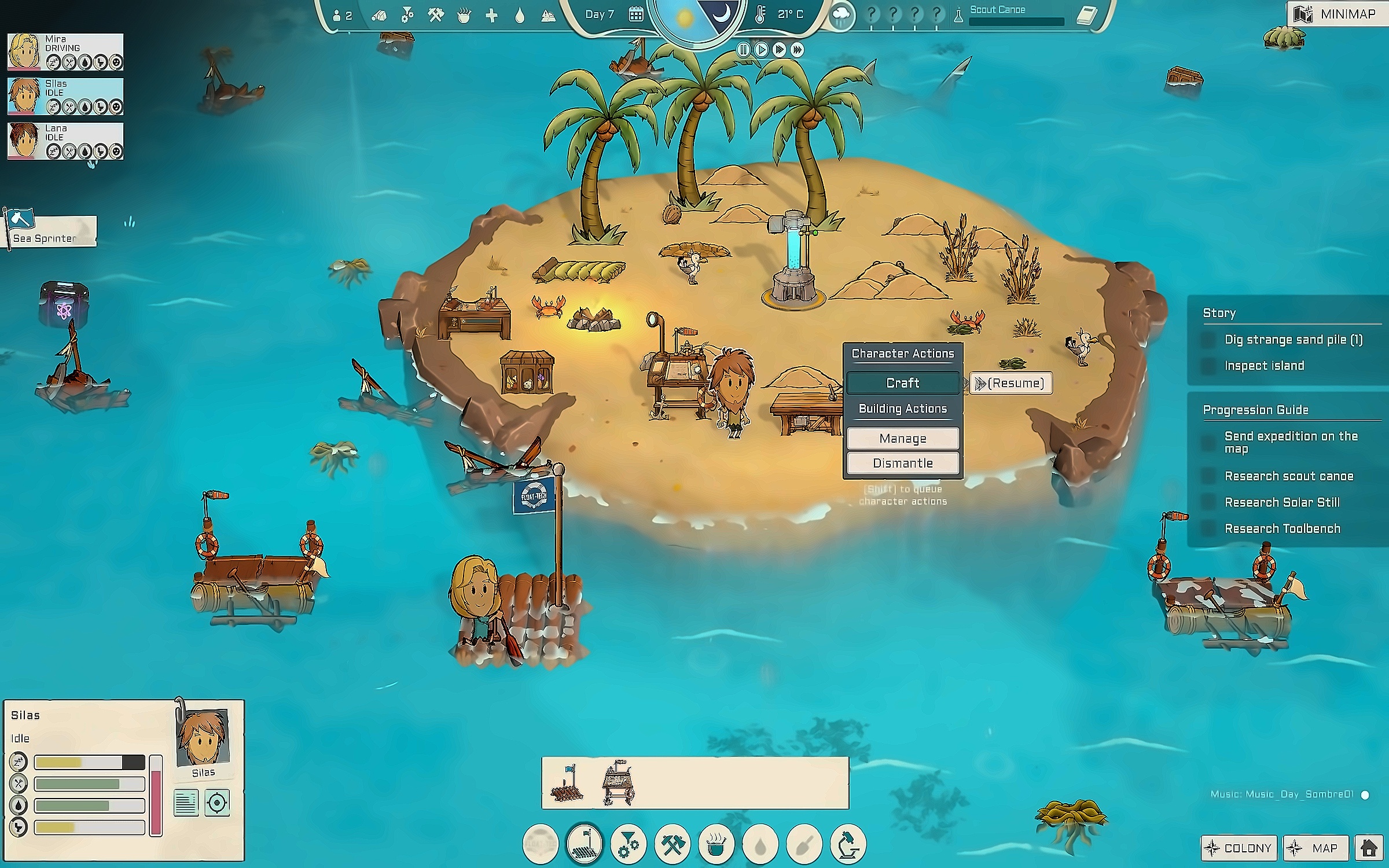This screenshot has height=868, width=1389.
Task: Open the microscope research category
Action: coord(848,845)
